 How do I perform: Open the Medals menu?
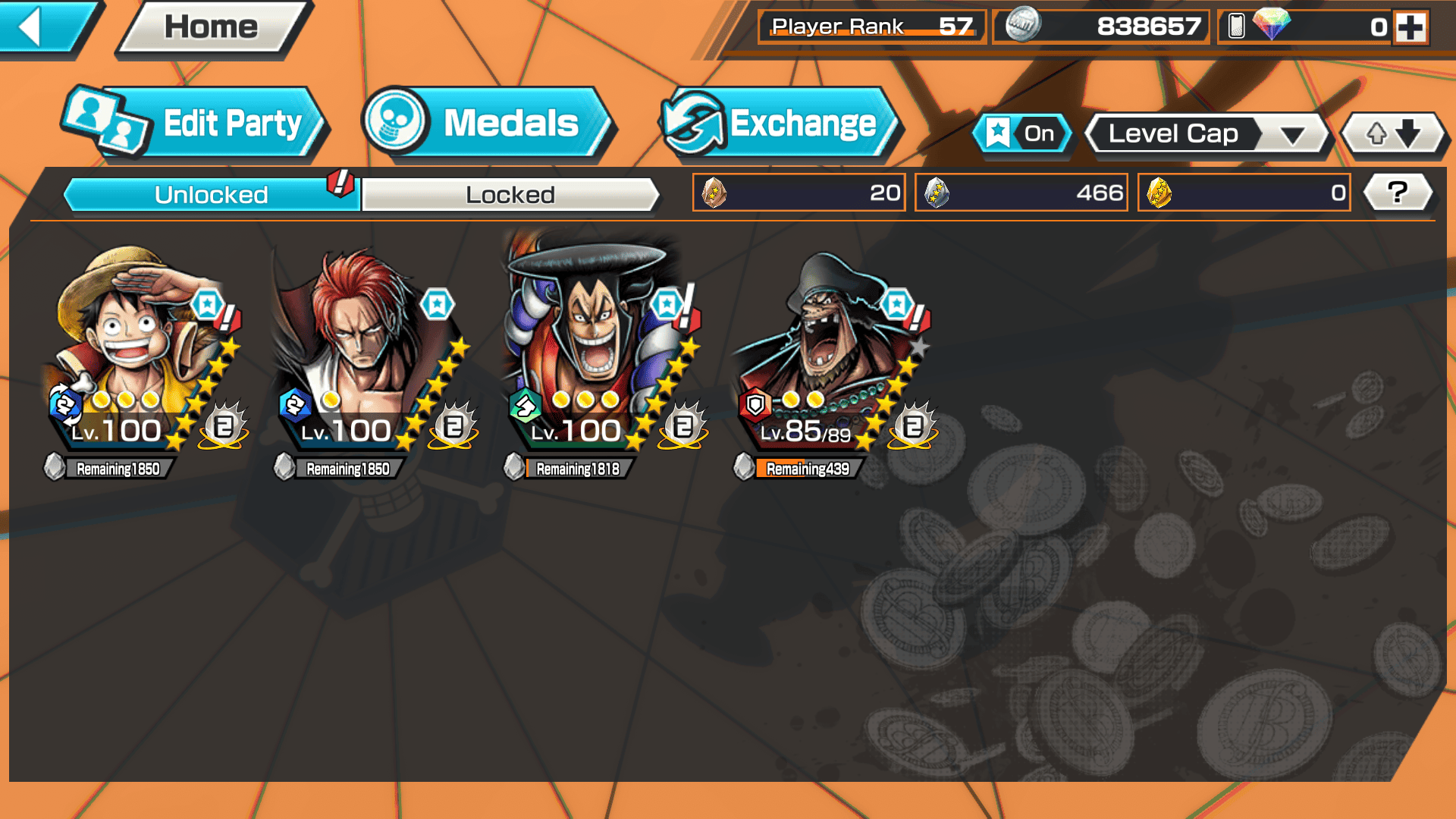pos(487,123)
